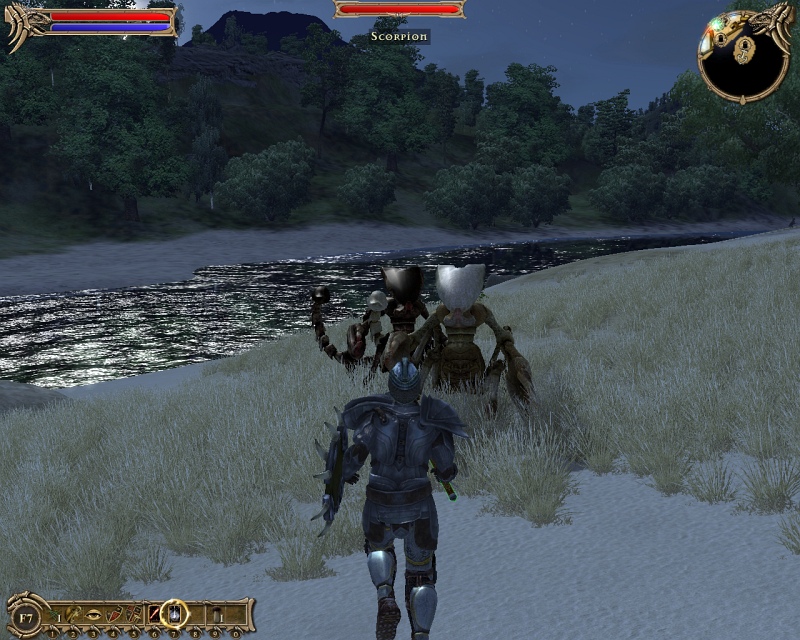The image size is (800, 640).
Task: Use the shield and sword skill in slot 5
Action: pos(134,612)
